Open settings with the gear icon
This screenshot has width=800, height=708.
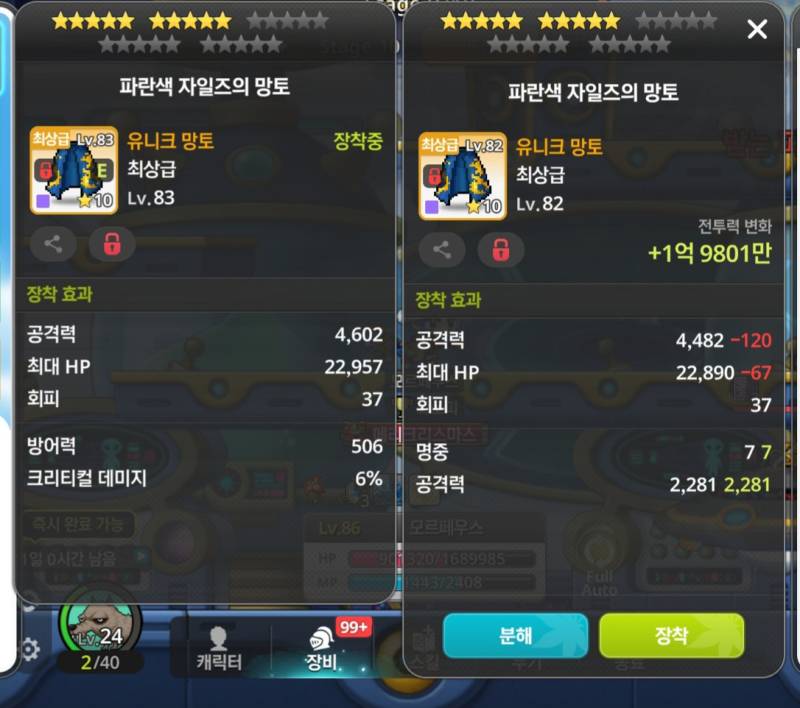(30, 650)
